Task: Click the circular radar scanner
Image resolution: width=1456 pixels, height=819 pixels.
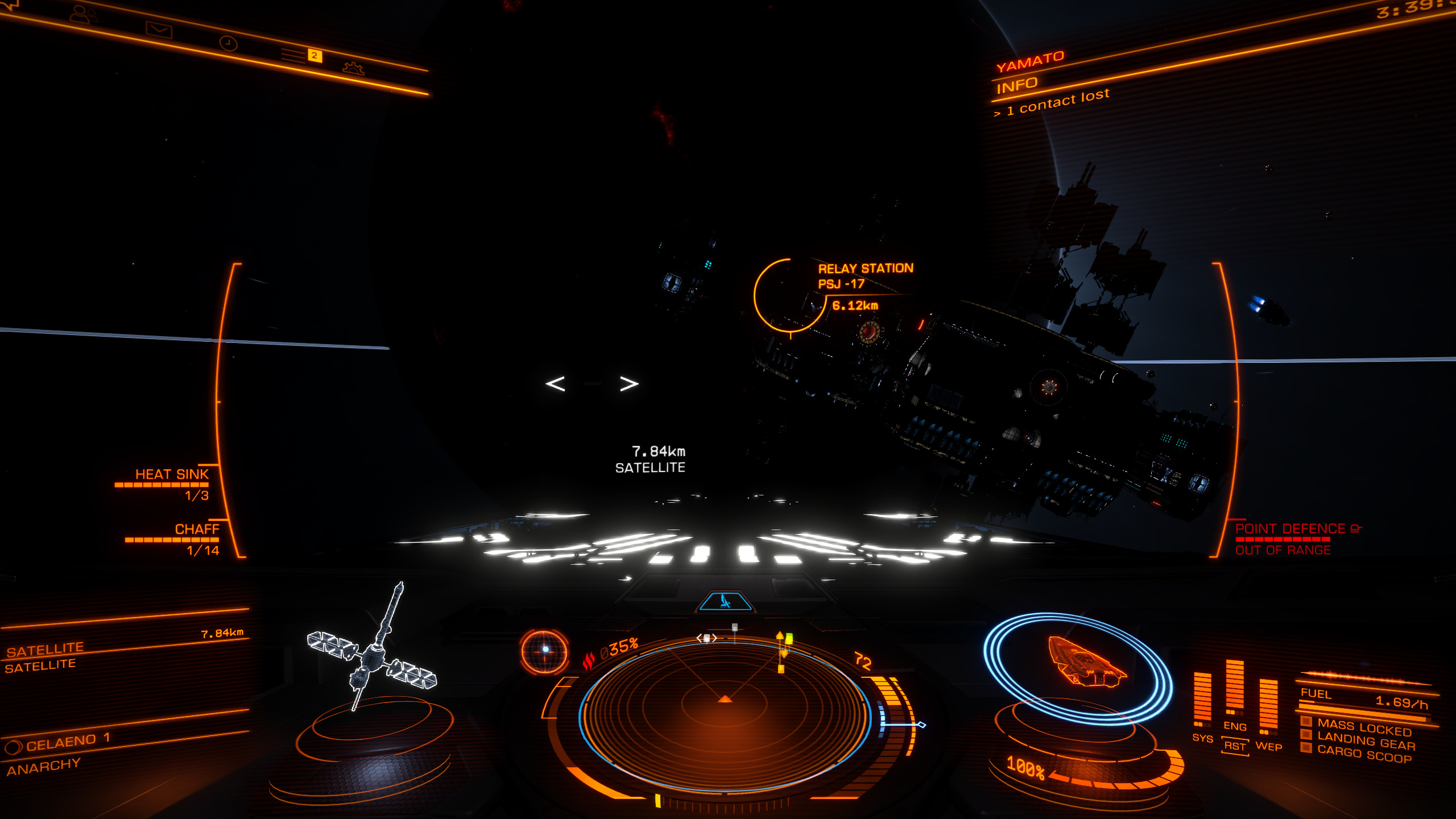Action: tap(725, 714)
